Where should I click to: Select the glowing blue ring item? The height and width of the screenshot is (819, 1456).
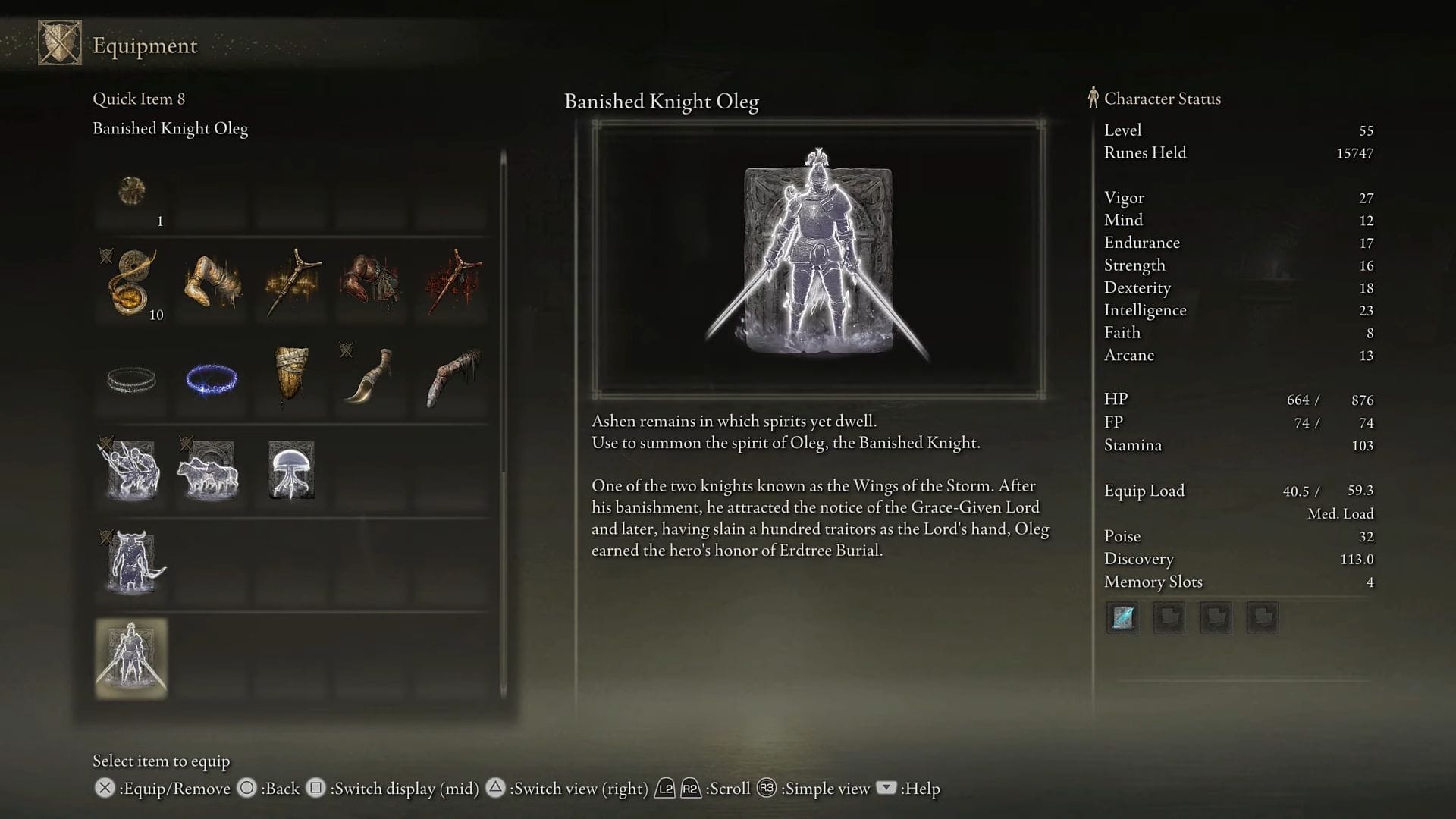click(210, 379)
